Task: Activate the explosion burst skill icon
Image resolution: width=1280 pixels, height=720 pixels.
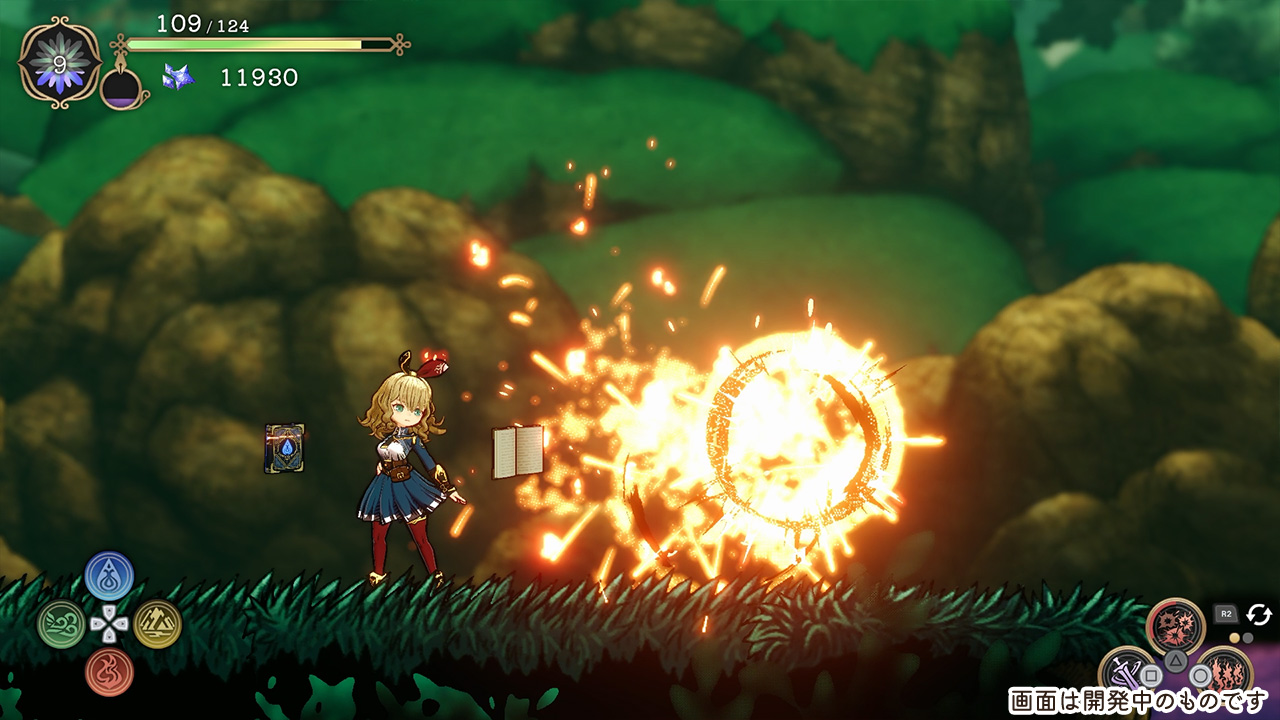Action: click(x=1176, y=626)
